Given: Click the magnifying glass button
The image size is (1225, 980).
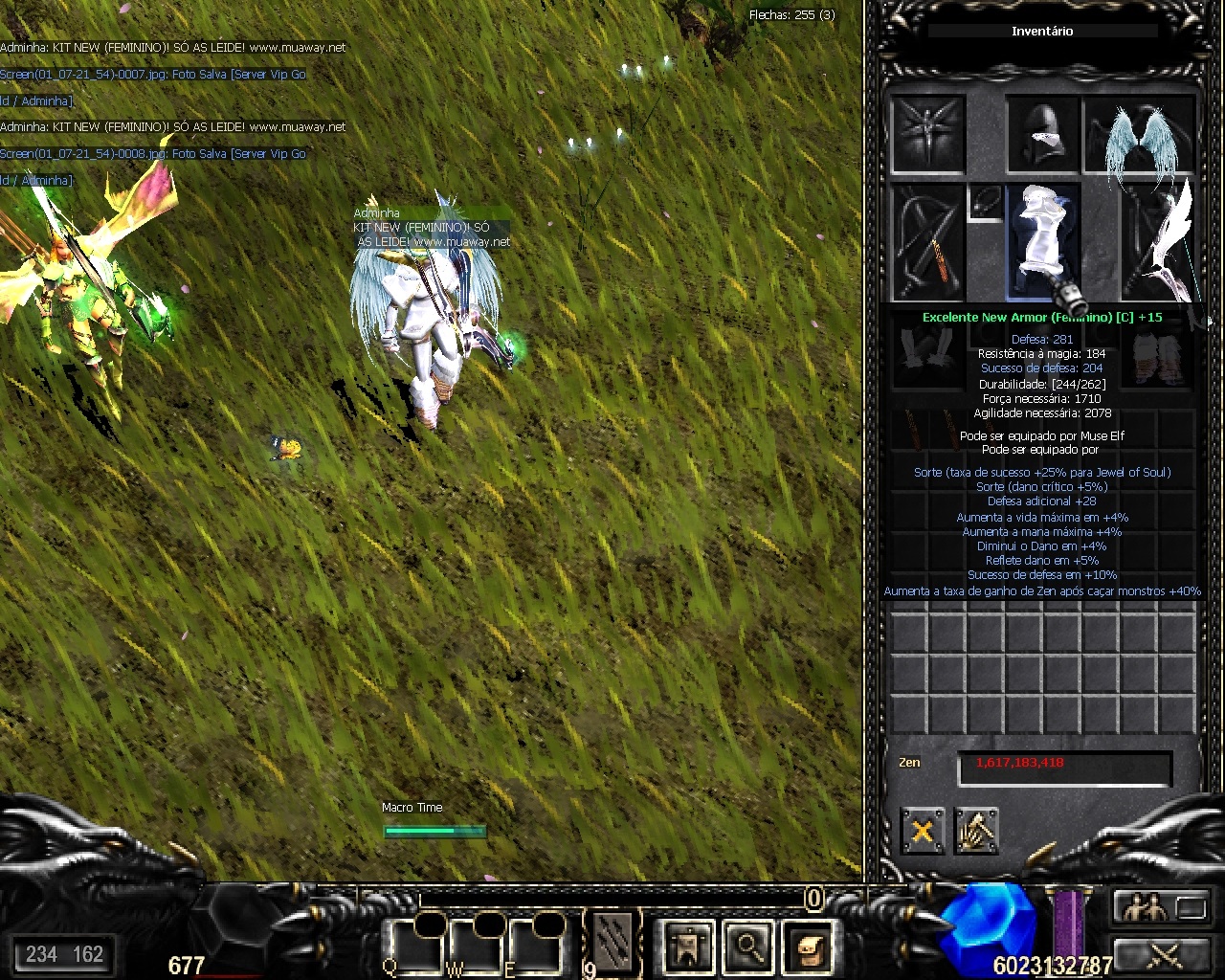Looking at the screenshot, I should (x=747, y=947).
